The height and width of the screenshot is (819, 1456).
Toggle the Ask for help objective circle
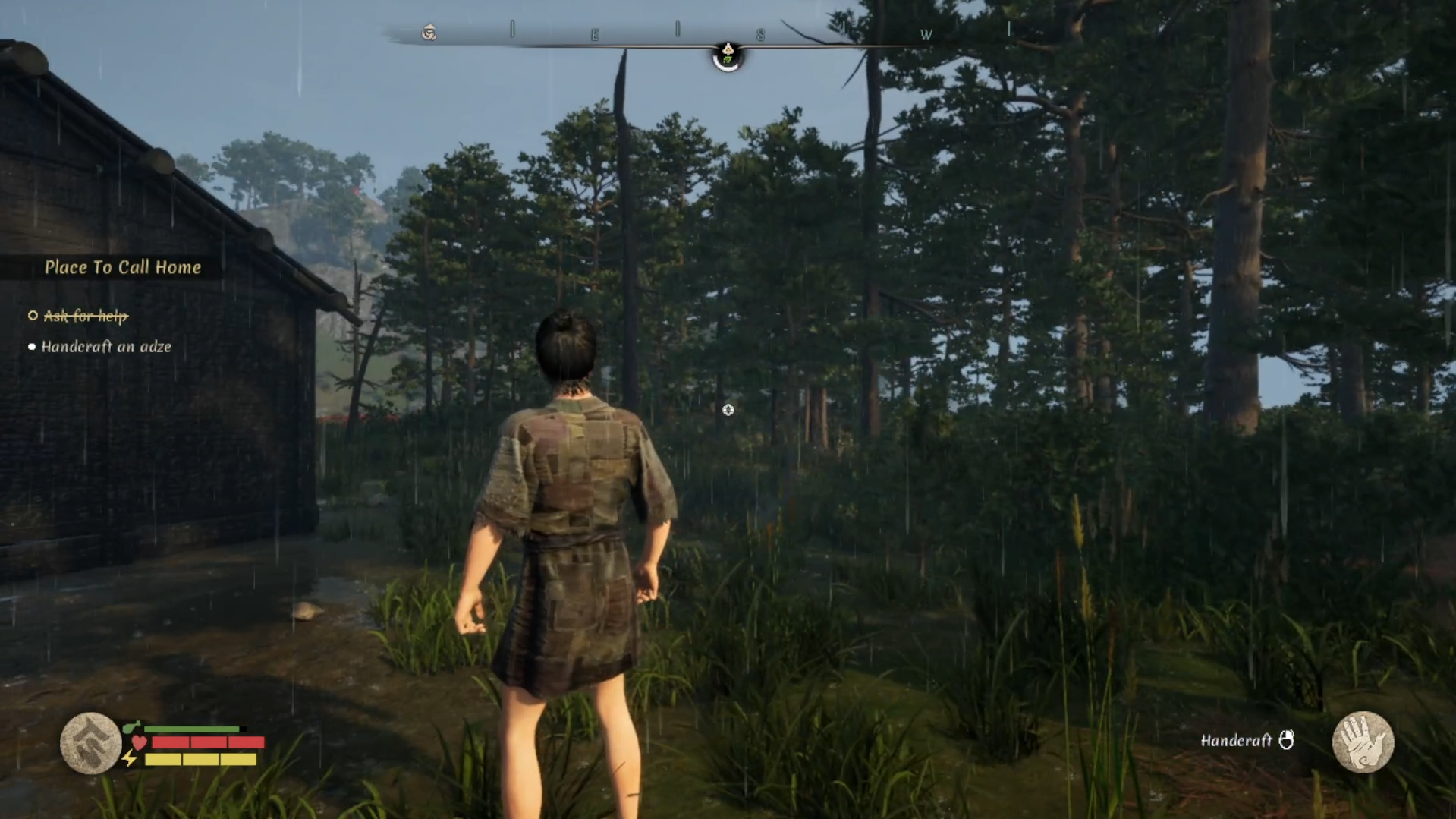pos(31,317)
